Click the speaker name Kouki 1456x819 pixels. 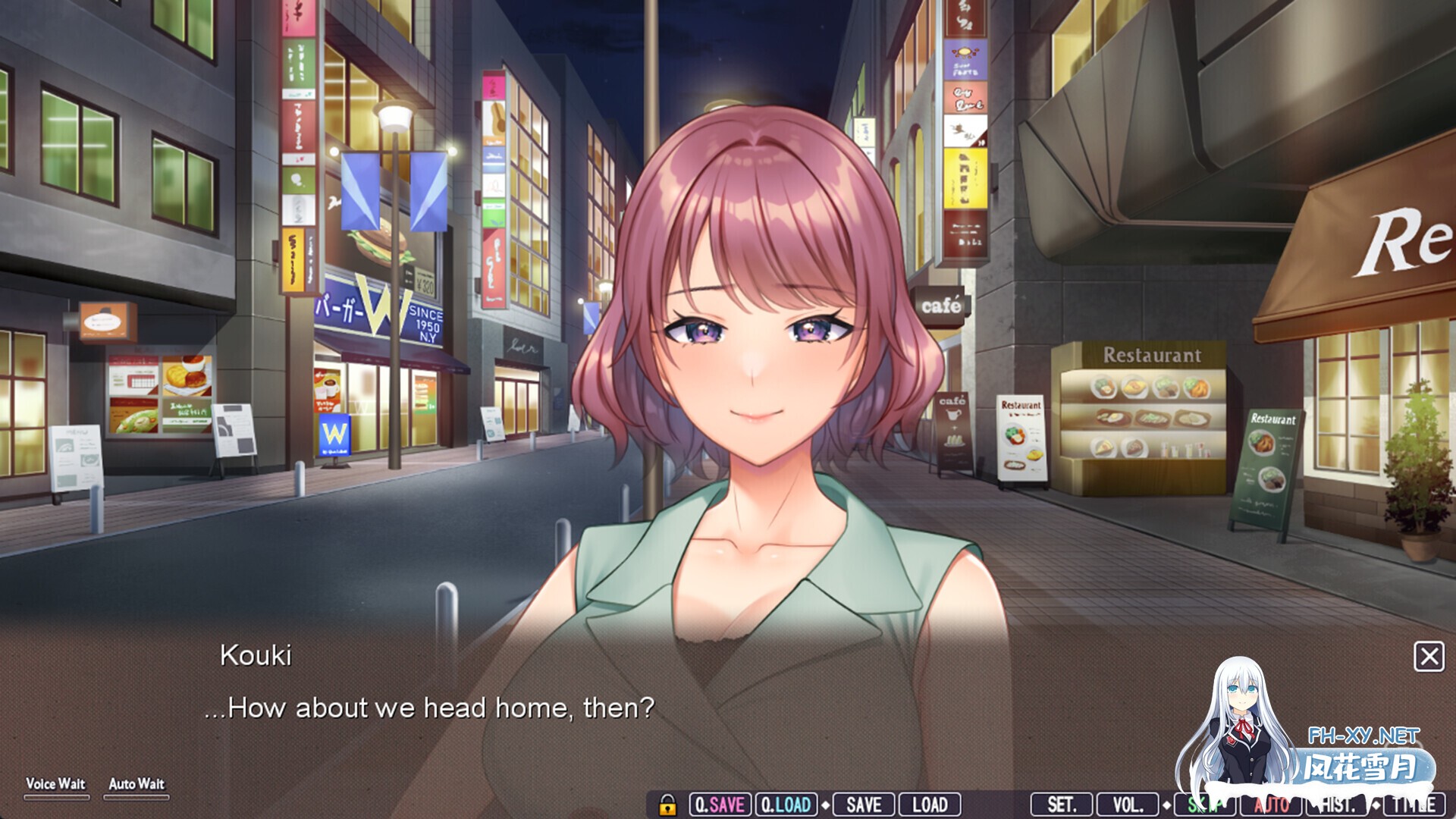pos(256,655)
